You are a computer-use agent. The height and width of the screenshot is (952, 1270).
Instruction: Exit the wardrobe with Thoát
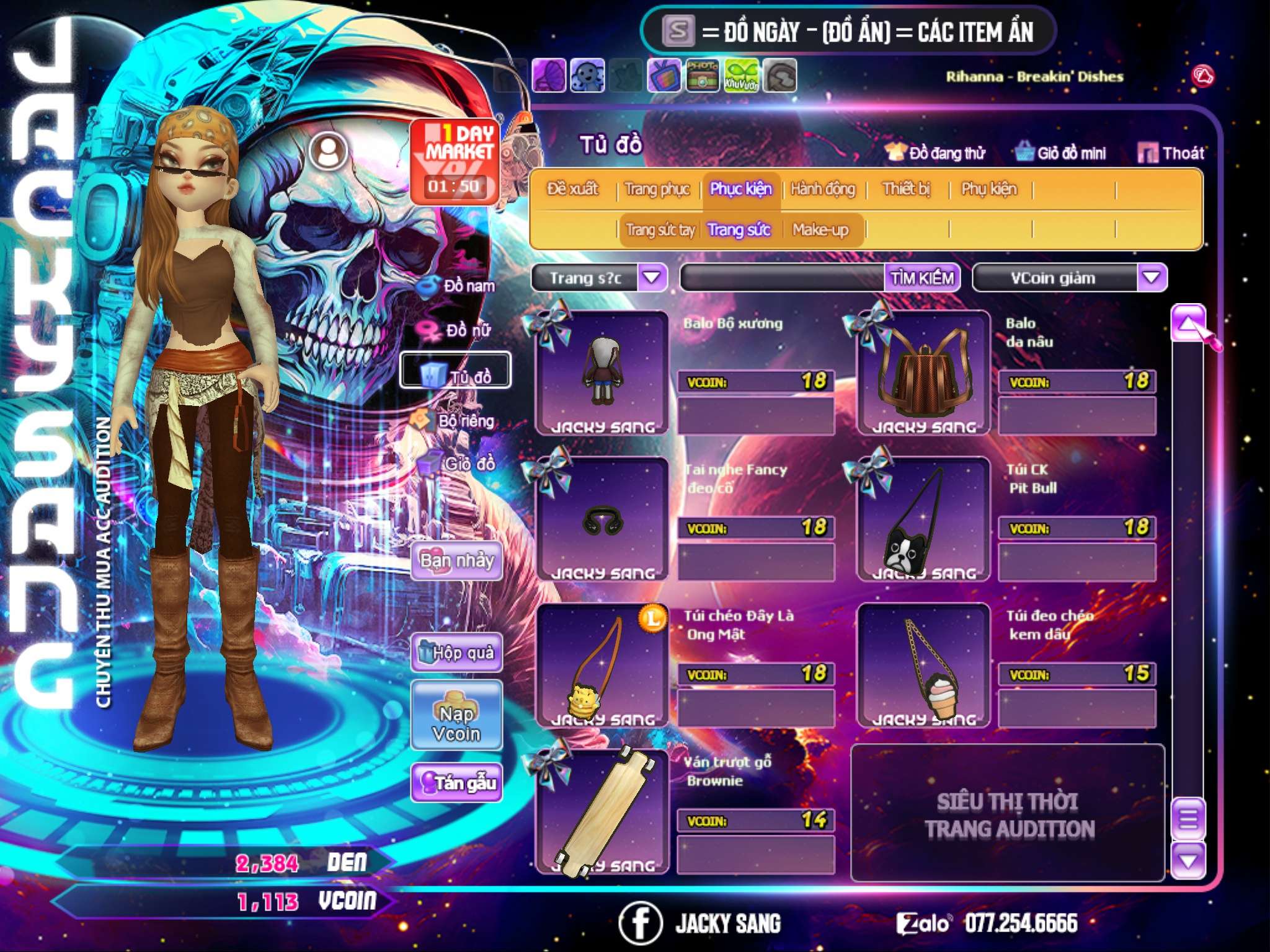(x=1171, y=153)
